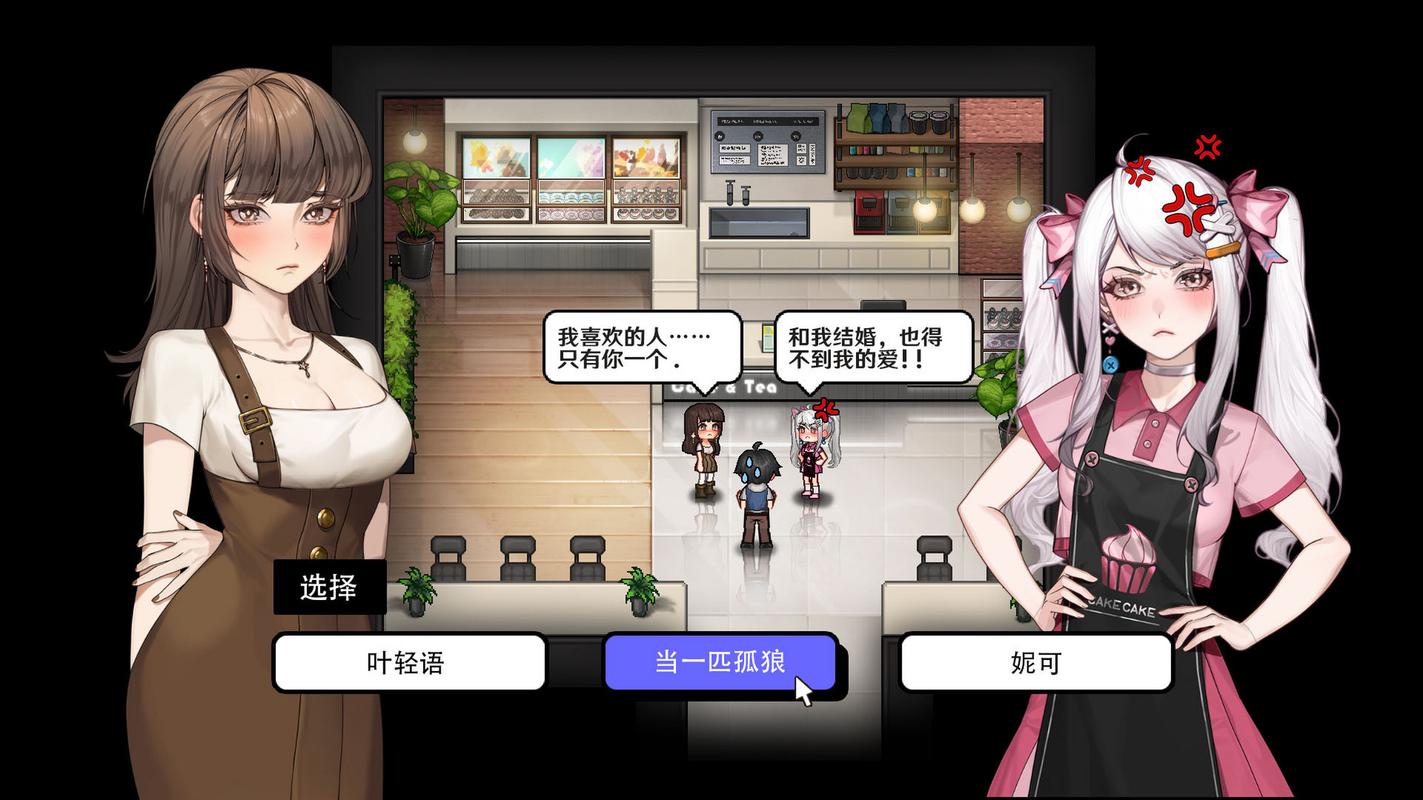Pick 妮可 as your answer
This screenshot has width=1423, height=800.
1035,662
